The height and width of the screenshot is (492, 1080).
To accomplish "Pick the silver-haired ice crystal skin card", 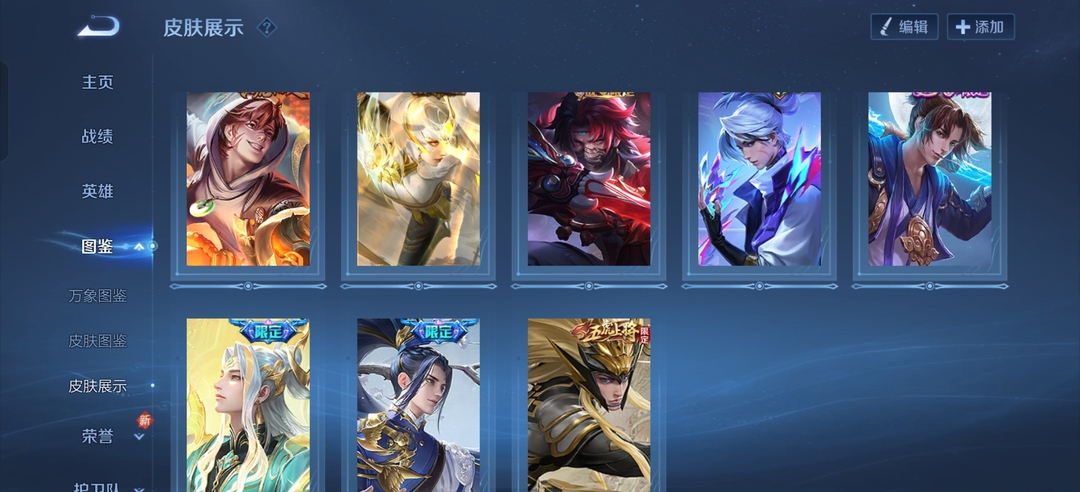I will point(759,179).
